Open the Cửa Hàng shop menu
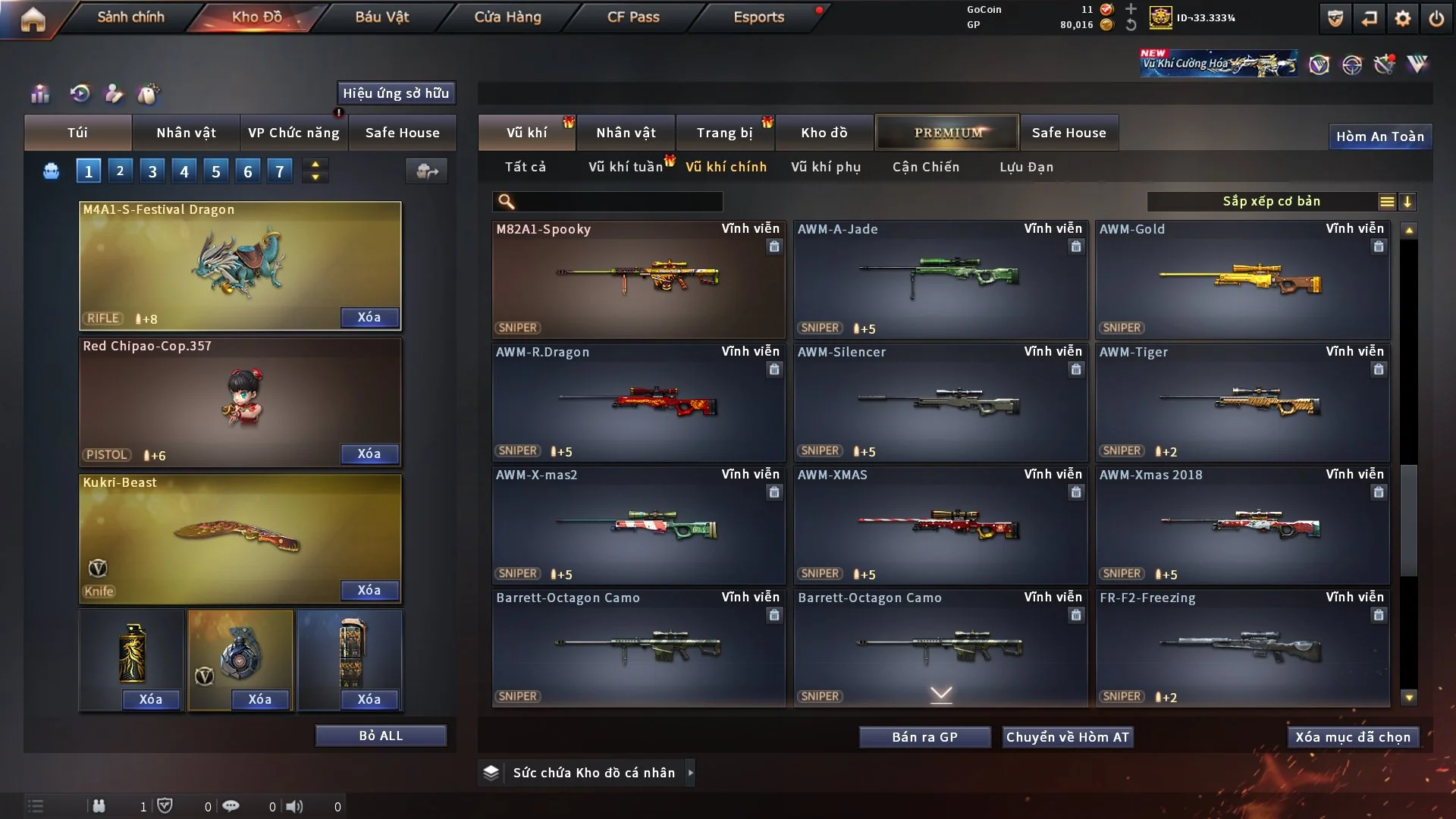Image resolution: width=1456 pixels, height=819 pixels. tap(507, 17)
